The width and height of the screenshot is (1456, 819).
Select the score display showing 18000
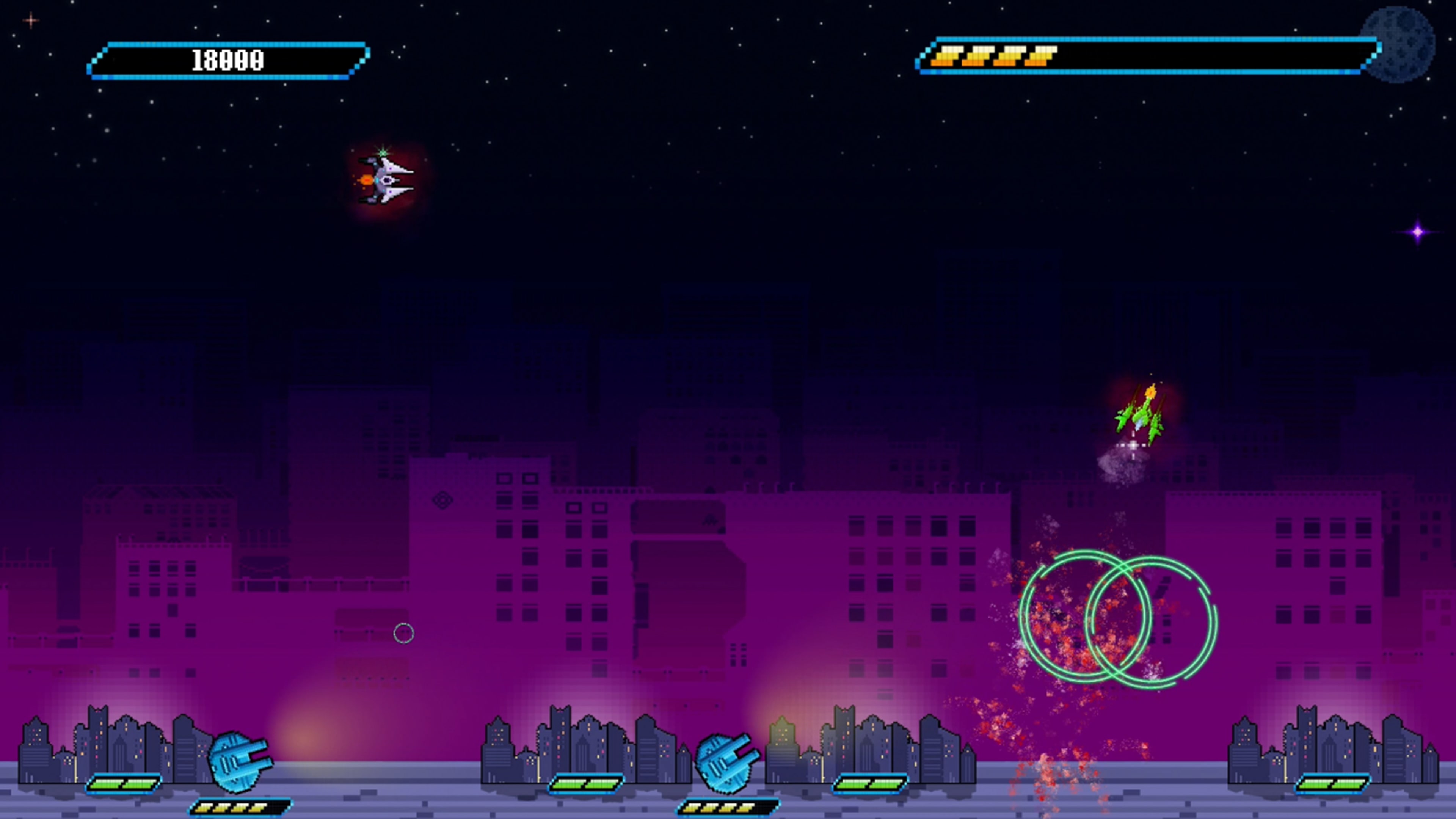pyautogui.click(x=226, y=59)
